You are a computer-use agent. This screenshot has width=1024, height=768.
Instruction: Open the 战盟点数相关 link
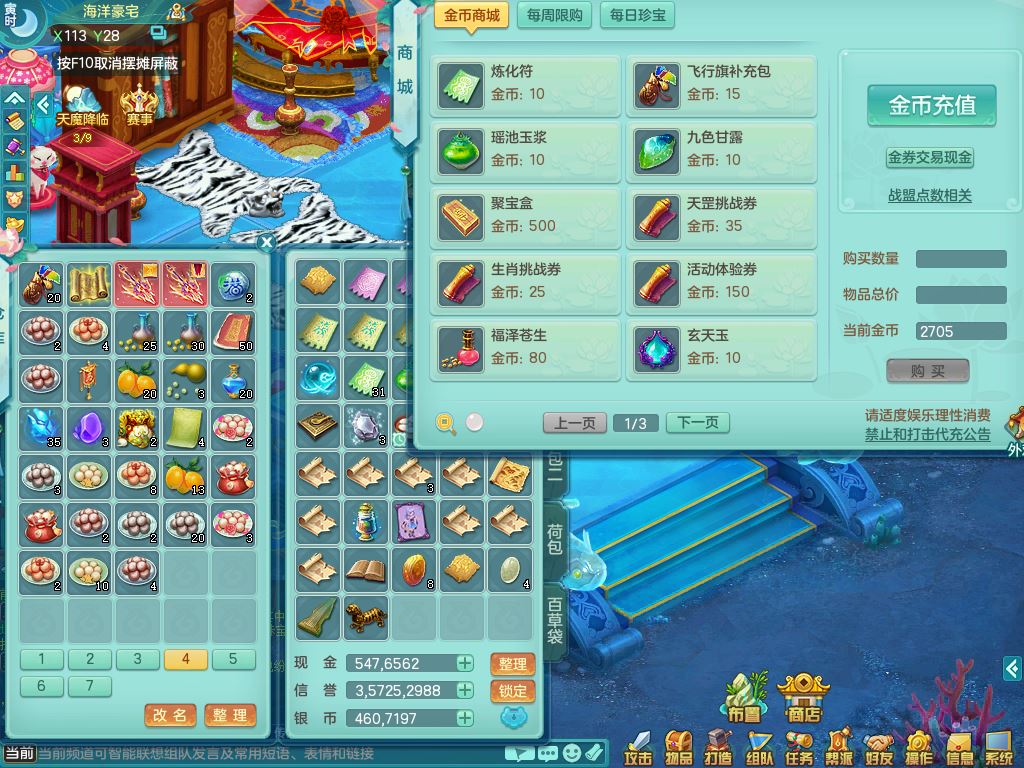[x=930, y=196]
